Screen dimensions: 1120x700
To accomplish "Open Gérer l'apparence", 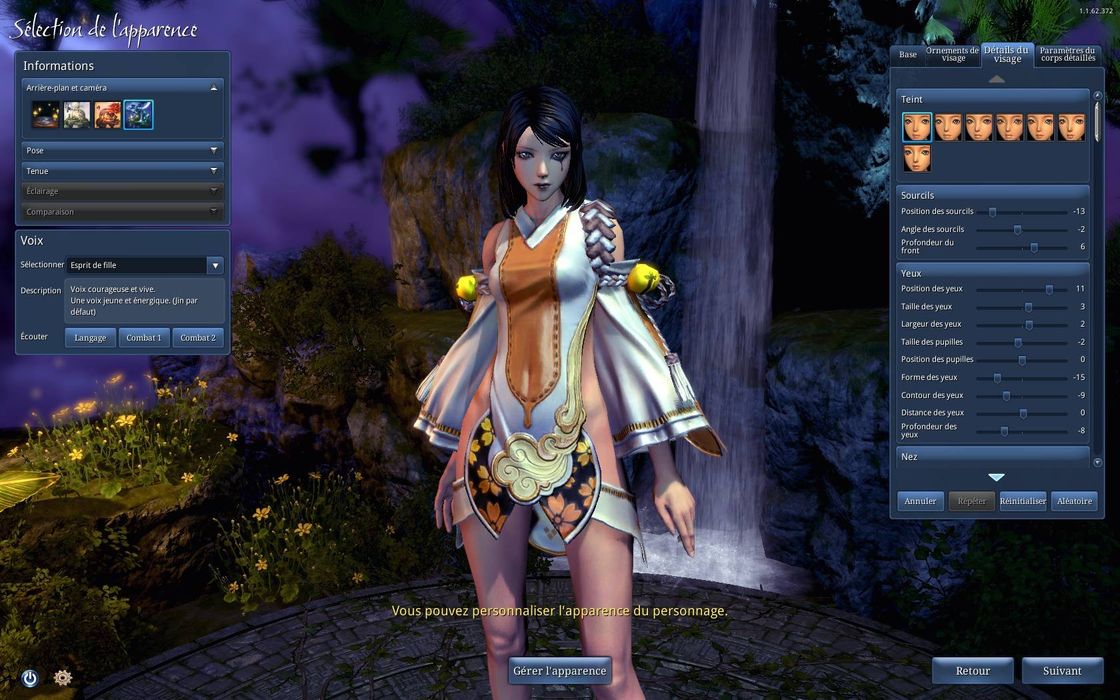I will tap(559, 671).
